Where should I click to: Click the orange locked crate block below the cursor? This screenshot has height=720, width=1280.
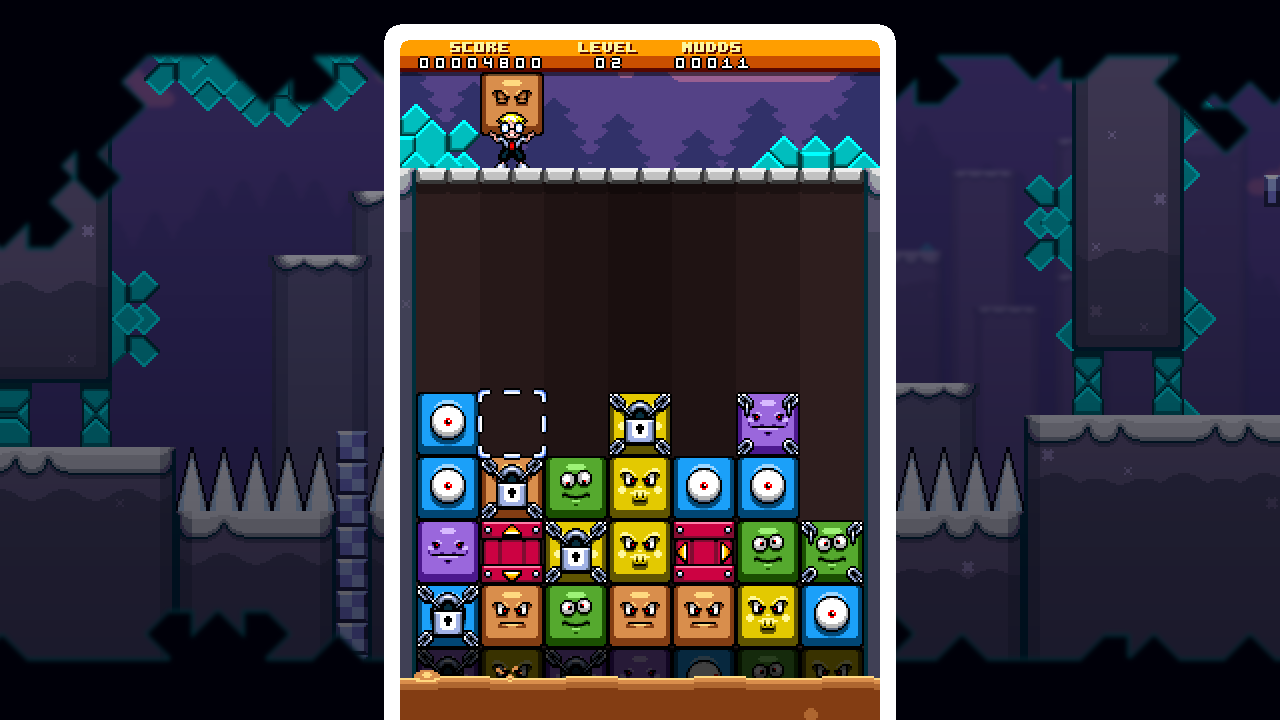point(513,487)
